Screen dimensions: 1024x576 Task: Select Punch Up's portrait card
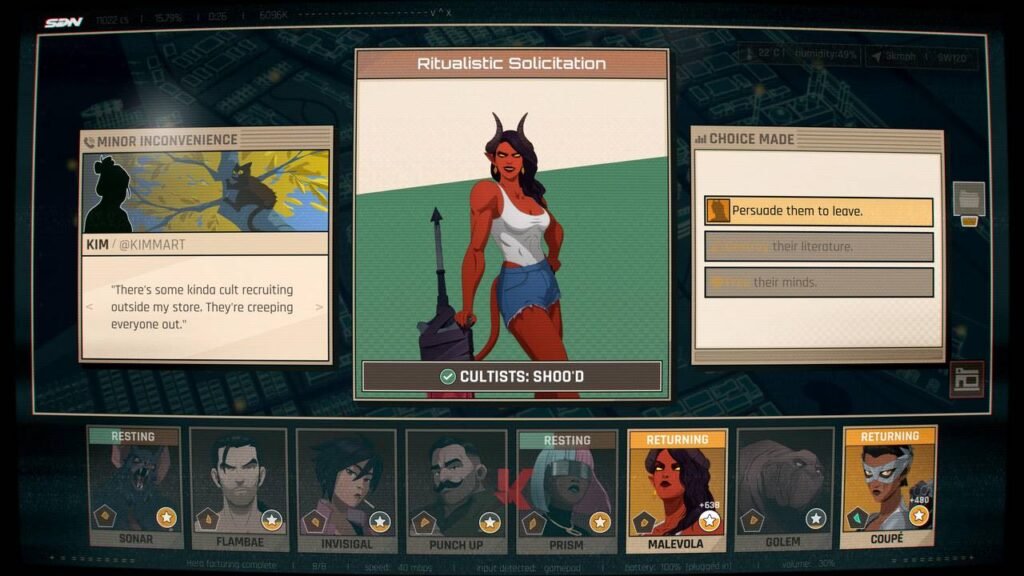pos(456,489)
